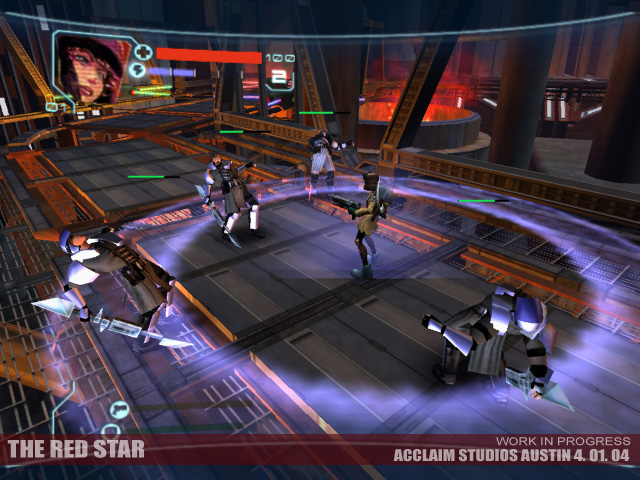This screenshot has width=640, height=480.
Task: Select the health cross icon
Action: click(143, 52)
